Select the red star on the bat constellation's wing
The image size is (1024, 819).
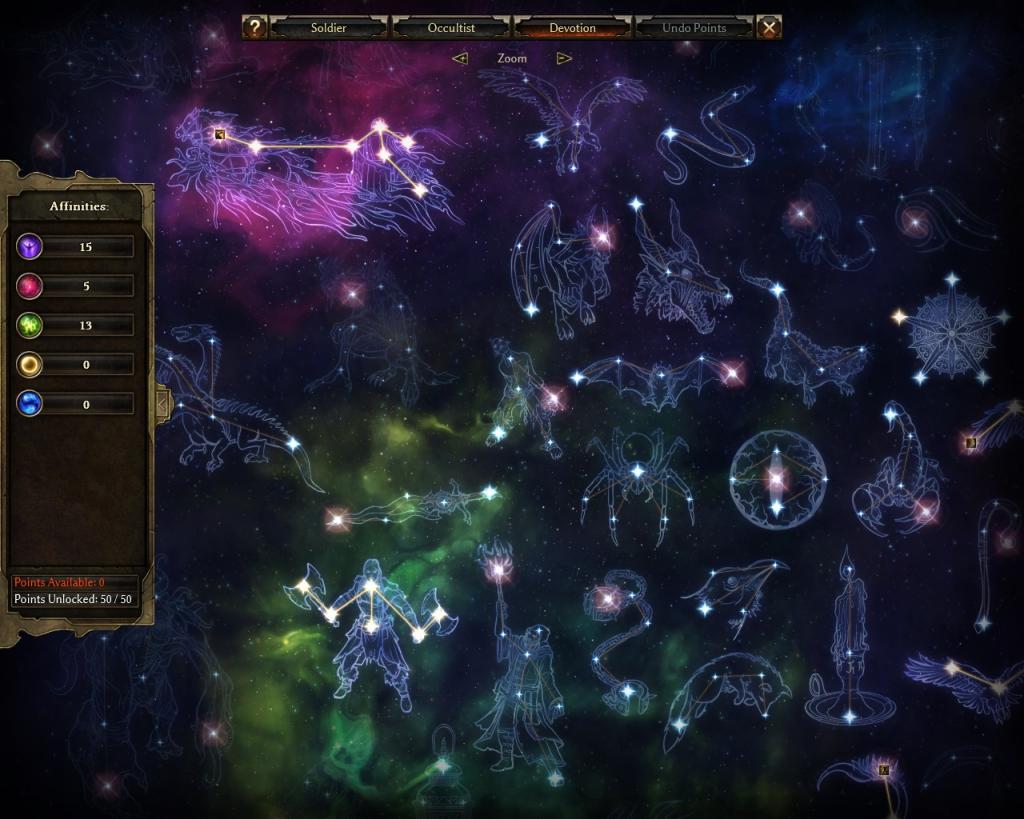[731, 373]
